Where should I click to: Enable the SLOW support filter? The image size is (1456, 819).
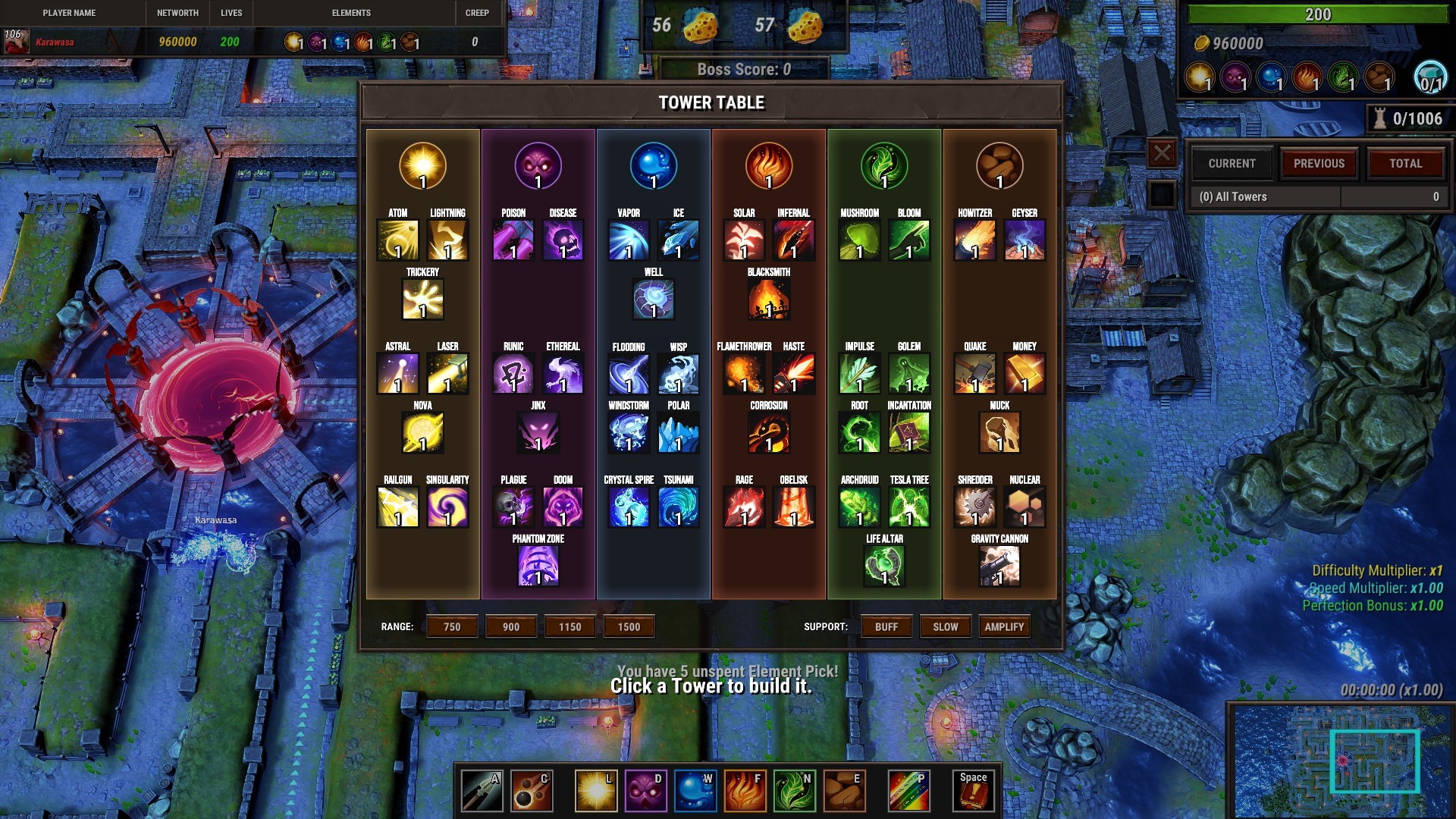(945, 626)
